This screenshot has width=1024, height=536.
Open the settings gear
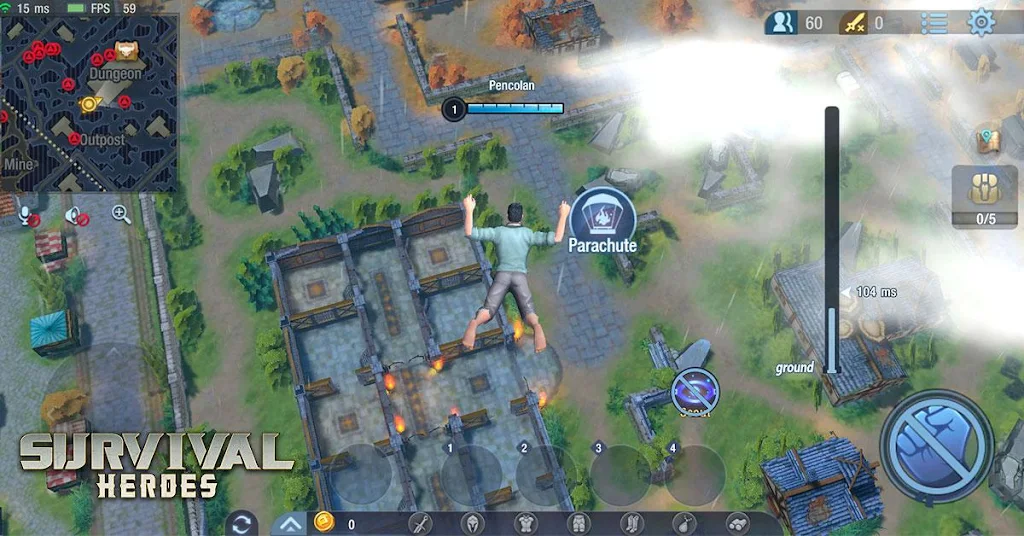point(982,22)
